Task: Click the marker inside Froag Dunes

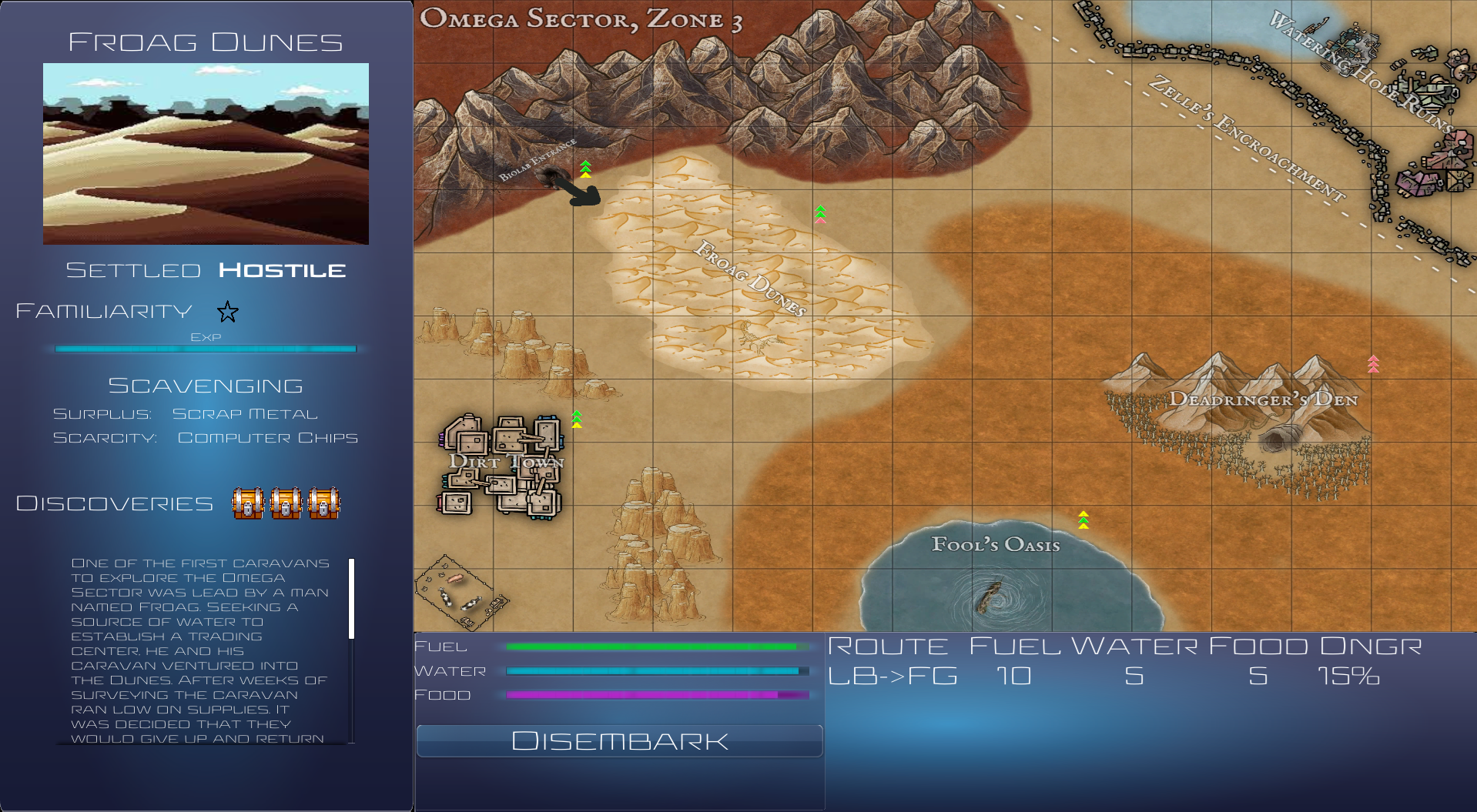Action: (x=820, y=213)
